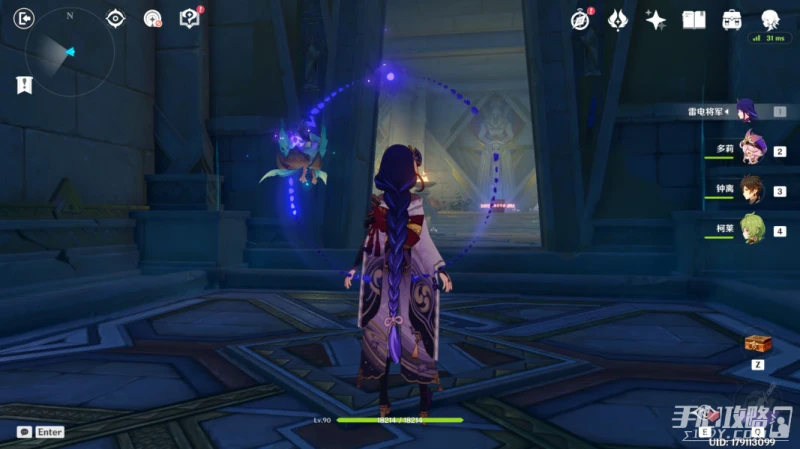Open the target icon with red badge
800x449 pixels.
pyautogui.click(x=152, y=18)
